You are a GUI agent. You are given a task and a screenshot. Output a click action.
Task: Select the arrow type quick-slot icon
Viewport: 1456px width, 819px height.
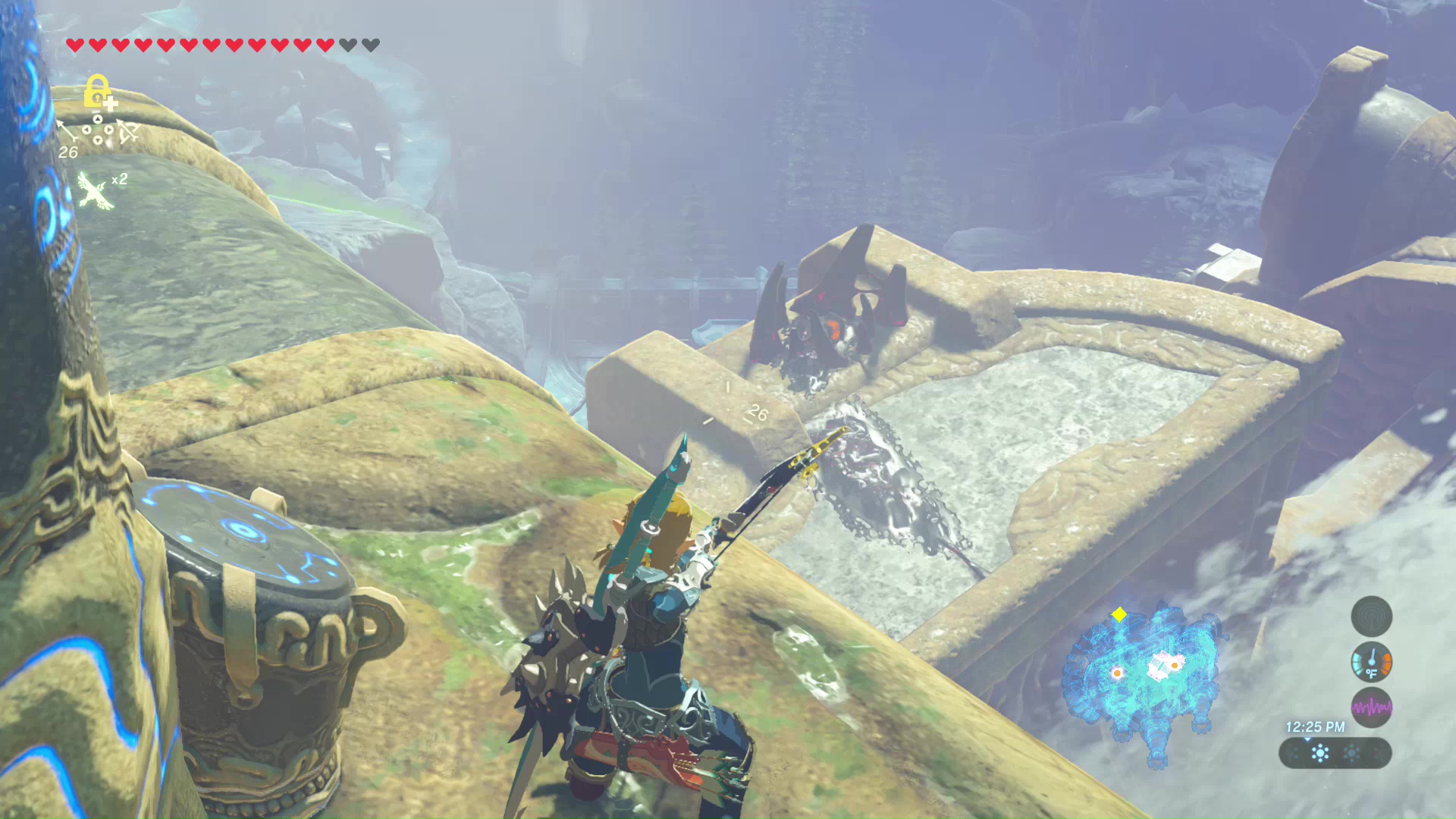point(67,130)
